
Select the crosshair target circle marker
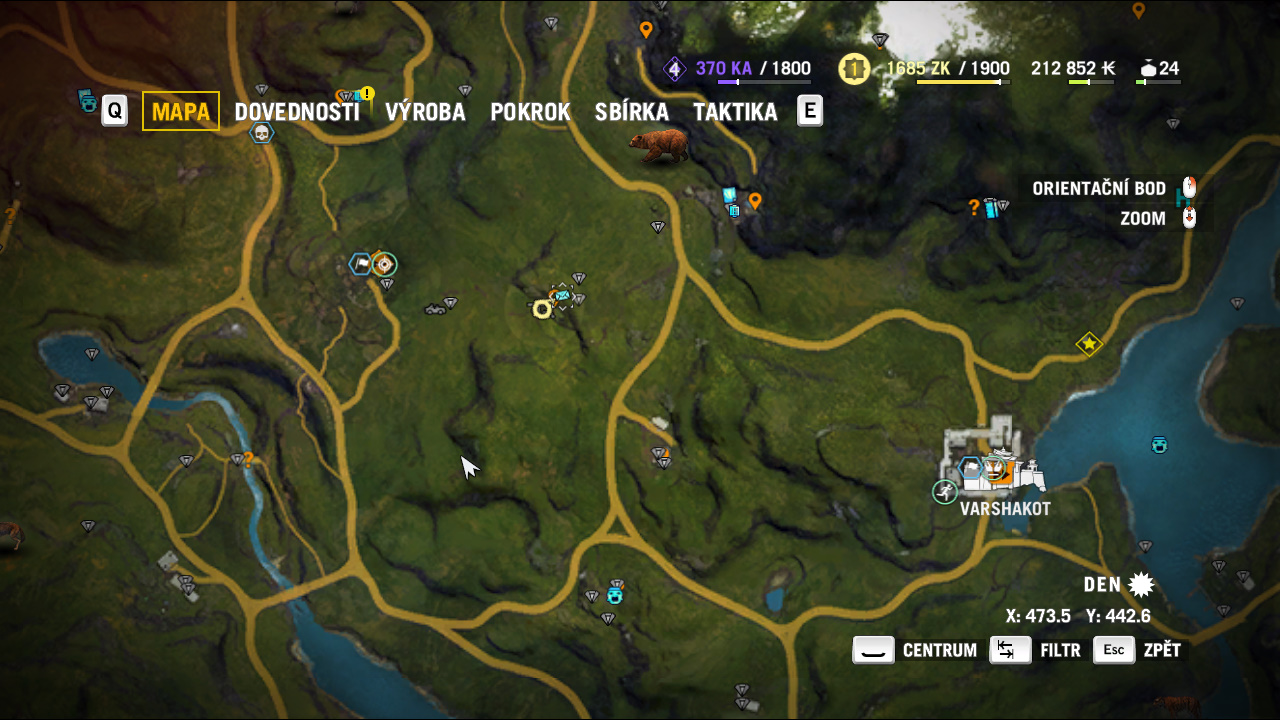click(383, 264)
